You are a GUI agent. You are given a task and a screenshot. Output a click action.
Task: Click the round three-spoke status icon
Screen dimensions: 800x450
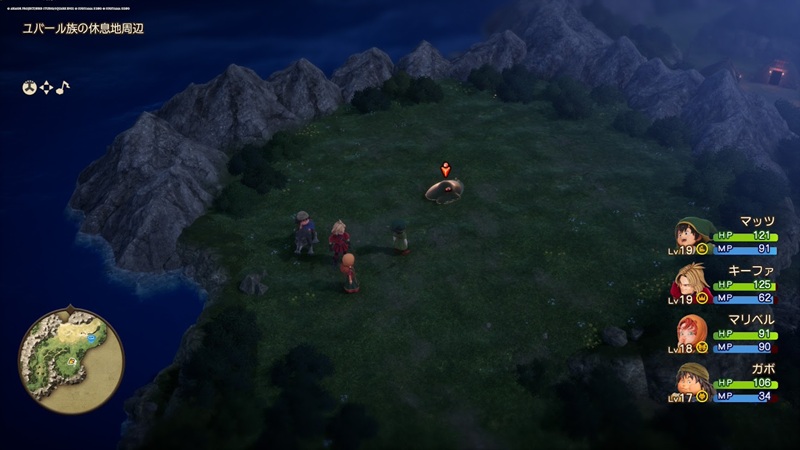[x=30, y=88]
